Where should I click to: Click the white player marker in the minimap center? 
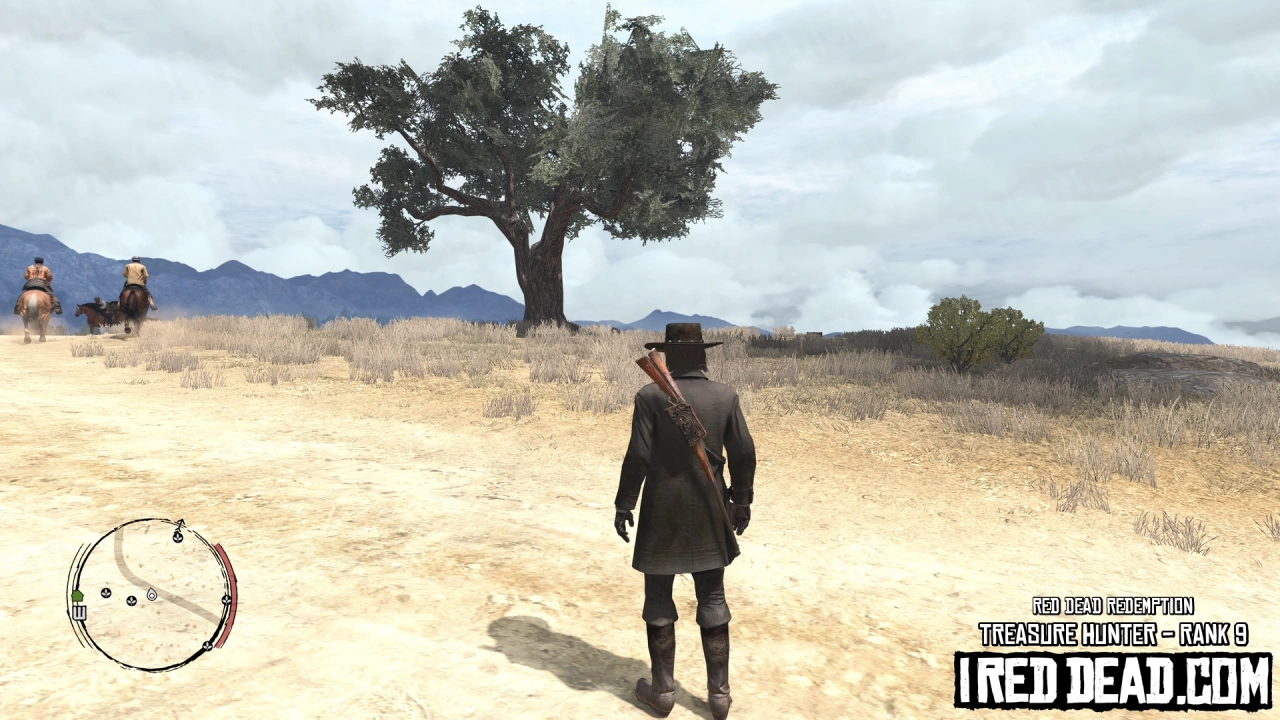point(152,596)
